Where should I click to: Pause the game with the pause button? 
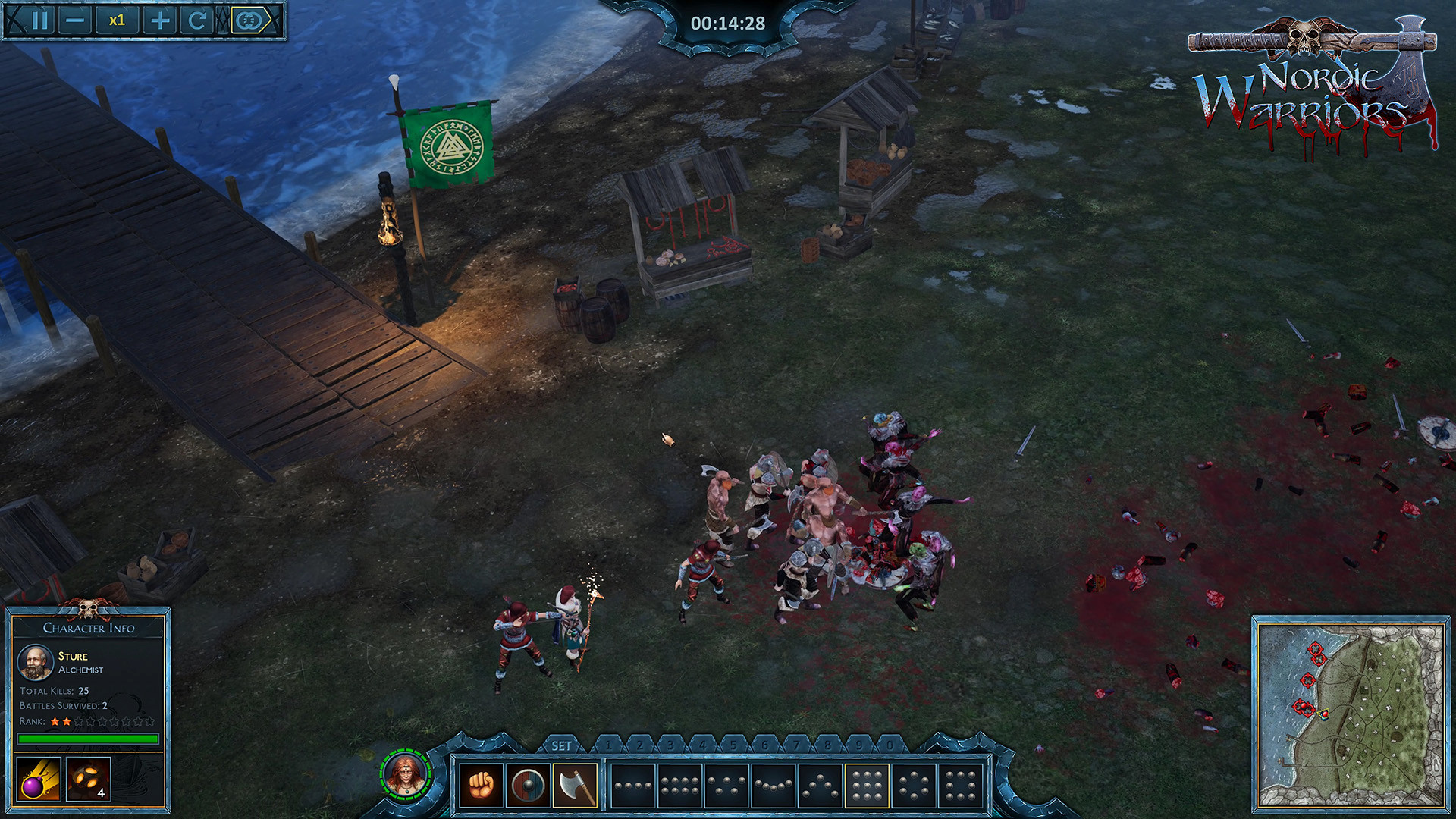click(41, 20)
